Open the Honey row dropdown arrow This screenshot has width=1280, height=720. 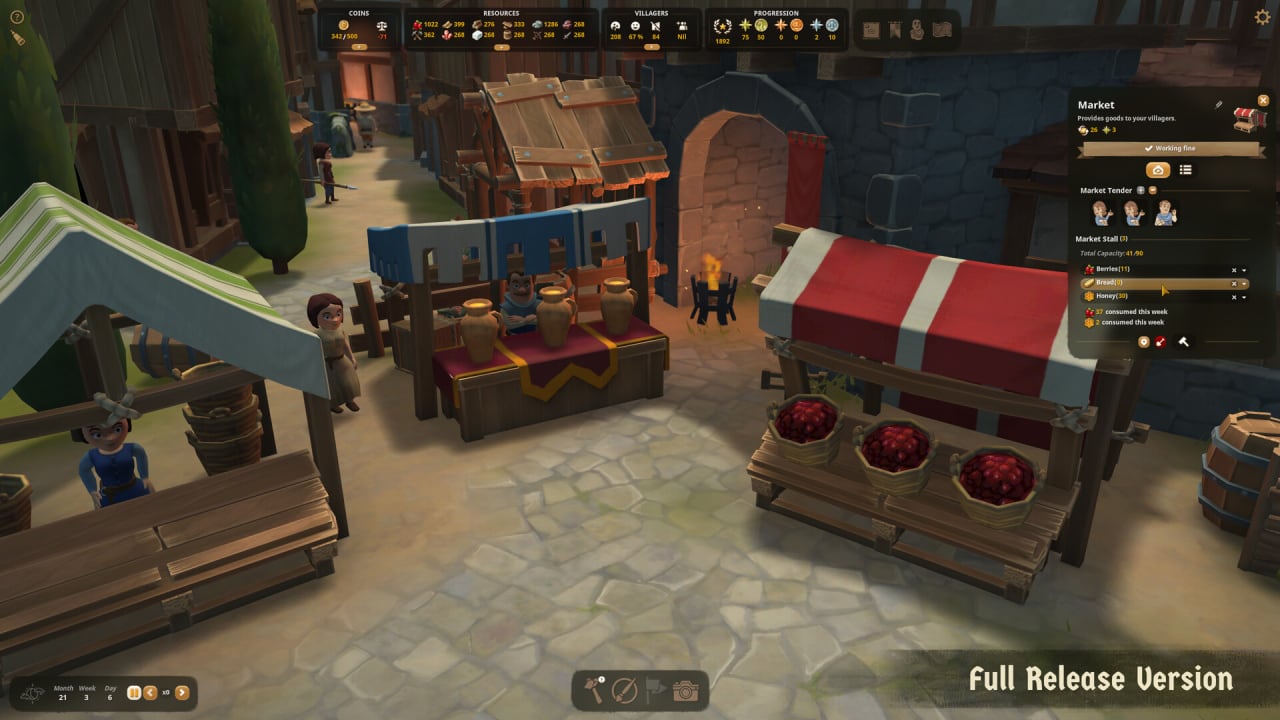[1245, 297]
